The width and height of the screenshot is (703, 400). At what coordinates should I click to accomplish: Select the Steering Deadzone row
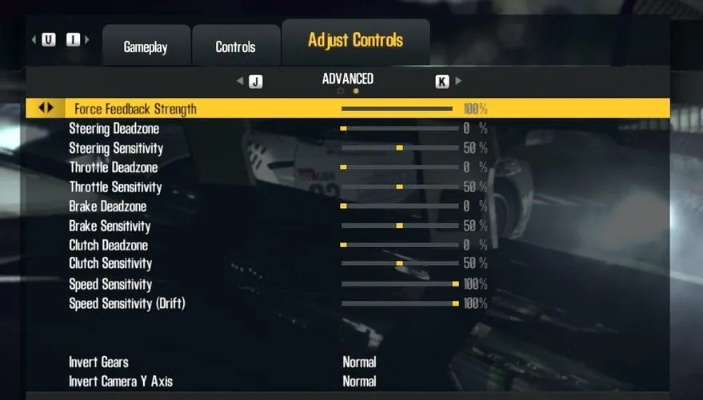click(x=114, y=129)
